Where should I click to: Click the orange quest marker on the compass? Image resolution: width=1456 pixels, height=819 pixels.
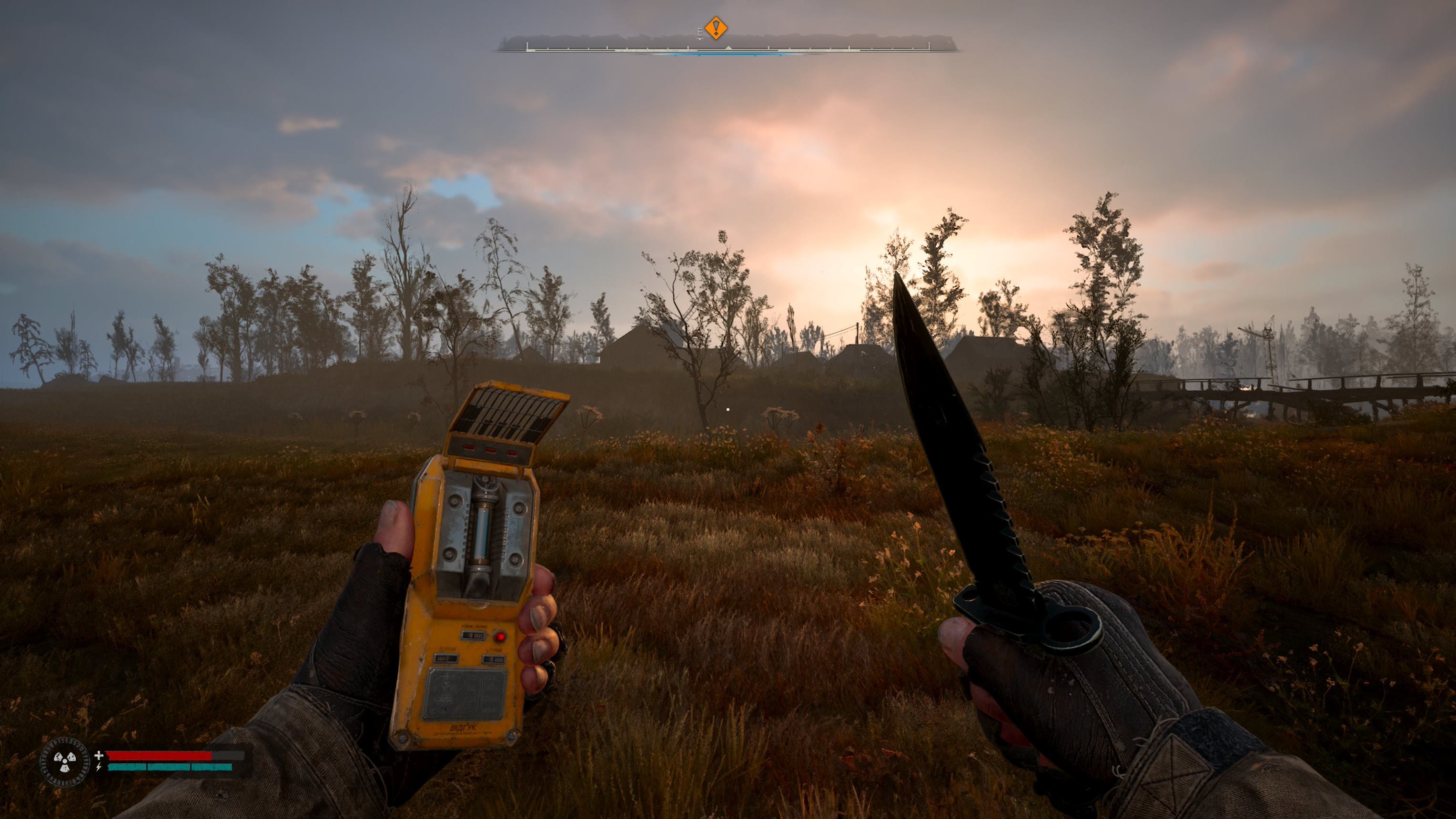point(716,28)
